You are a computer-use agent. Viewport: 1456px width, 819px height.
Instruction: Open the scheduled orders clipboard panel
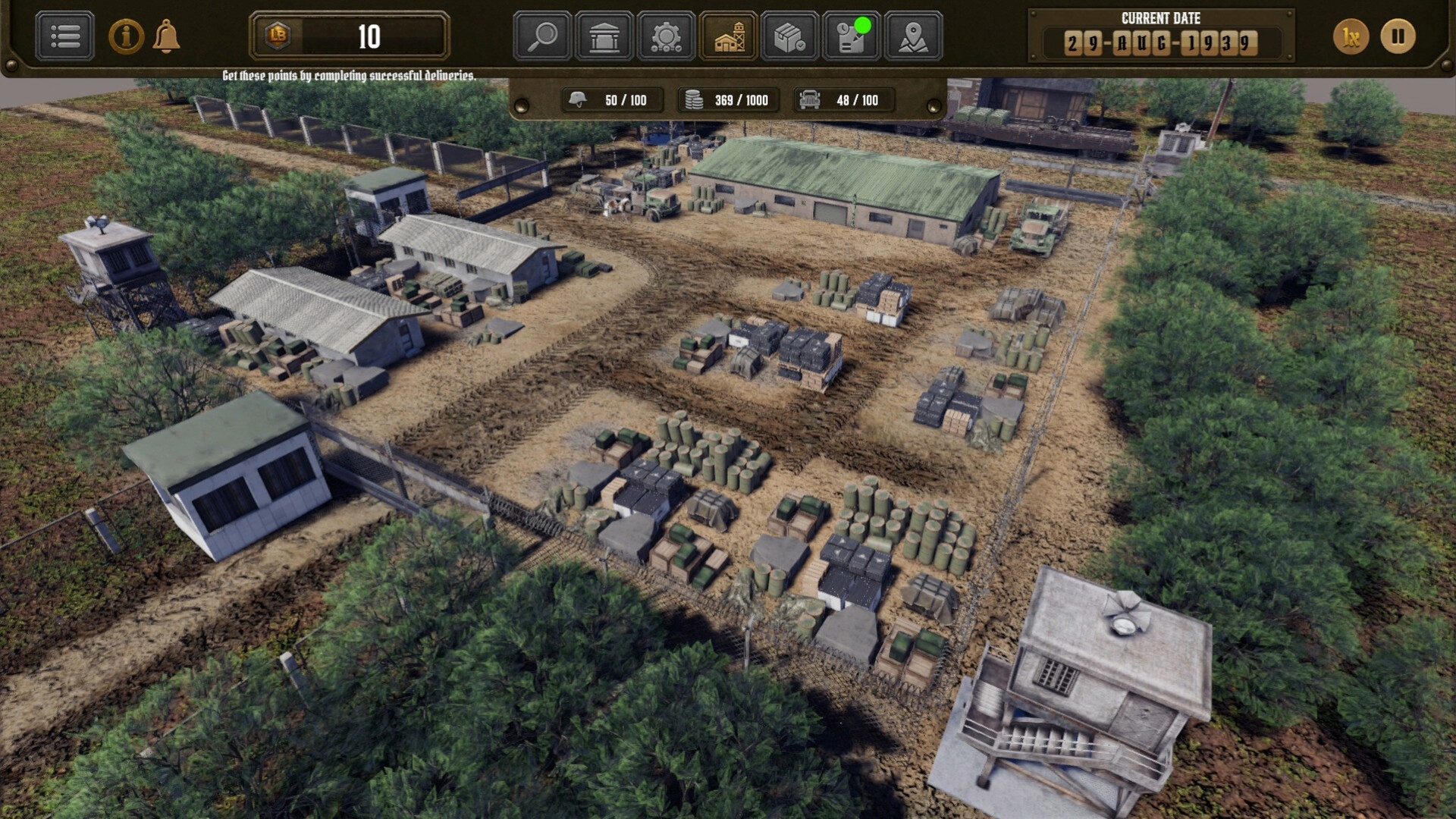(852, 36)
